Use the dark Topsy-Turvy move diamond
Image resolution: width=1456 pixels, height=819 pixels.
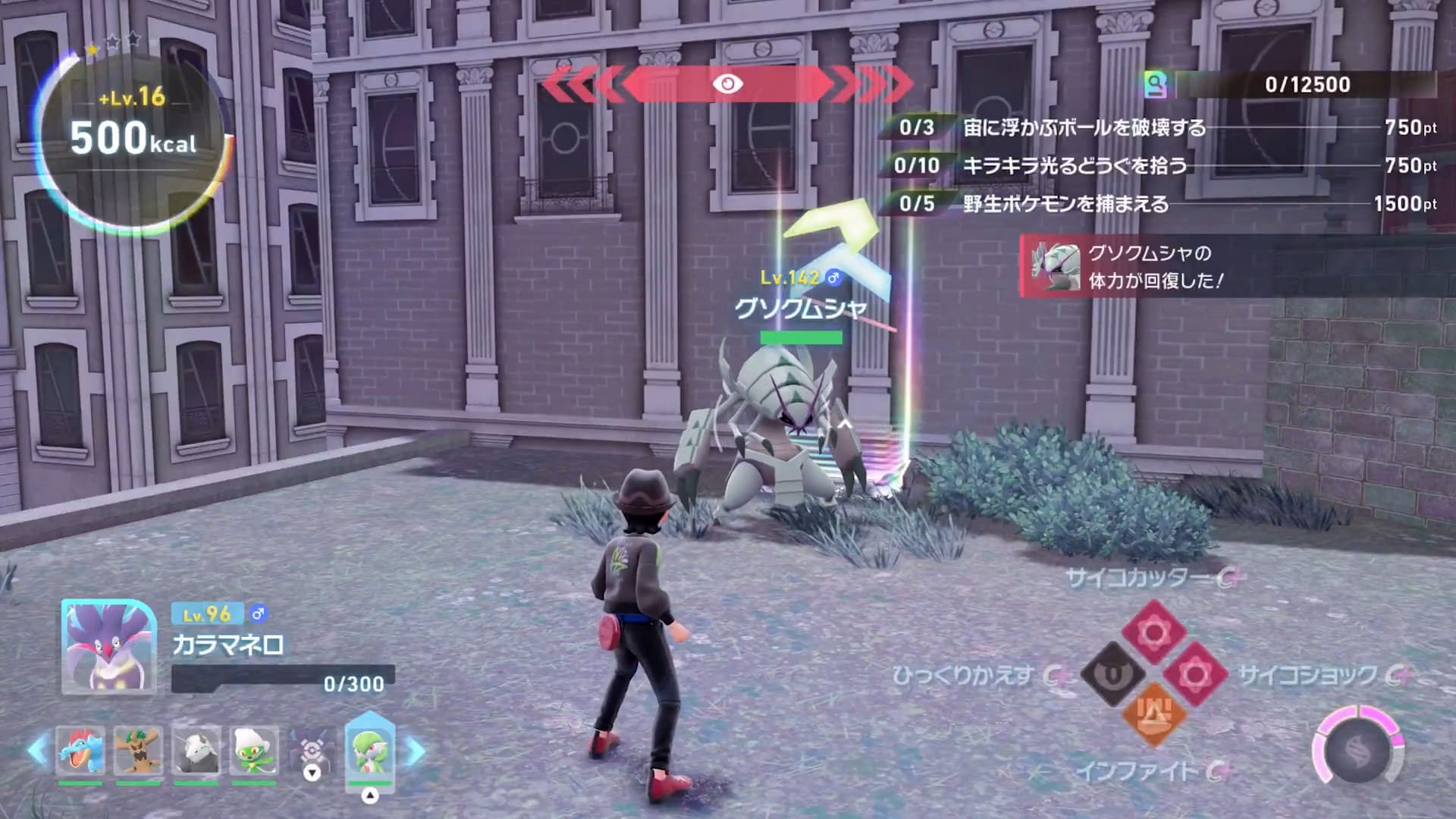pos(1112,673)
